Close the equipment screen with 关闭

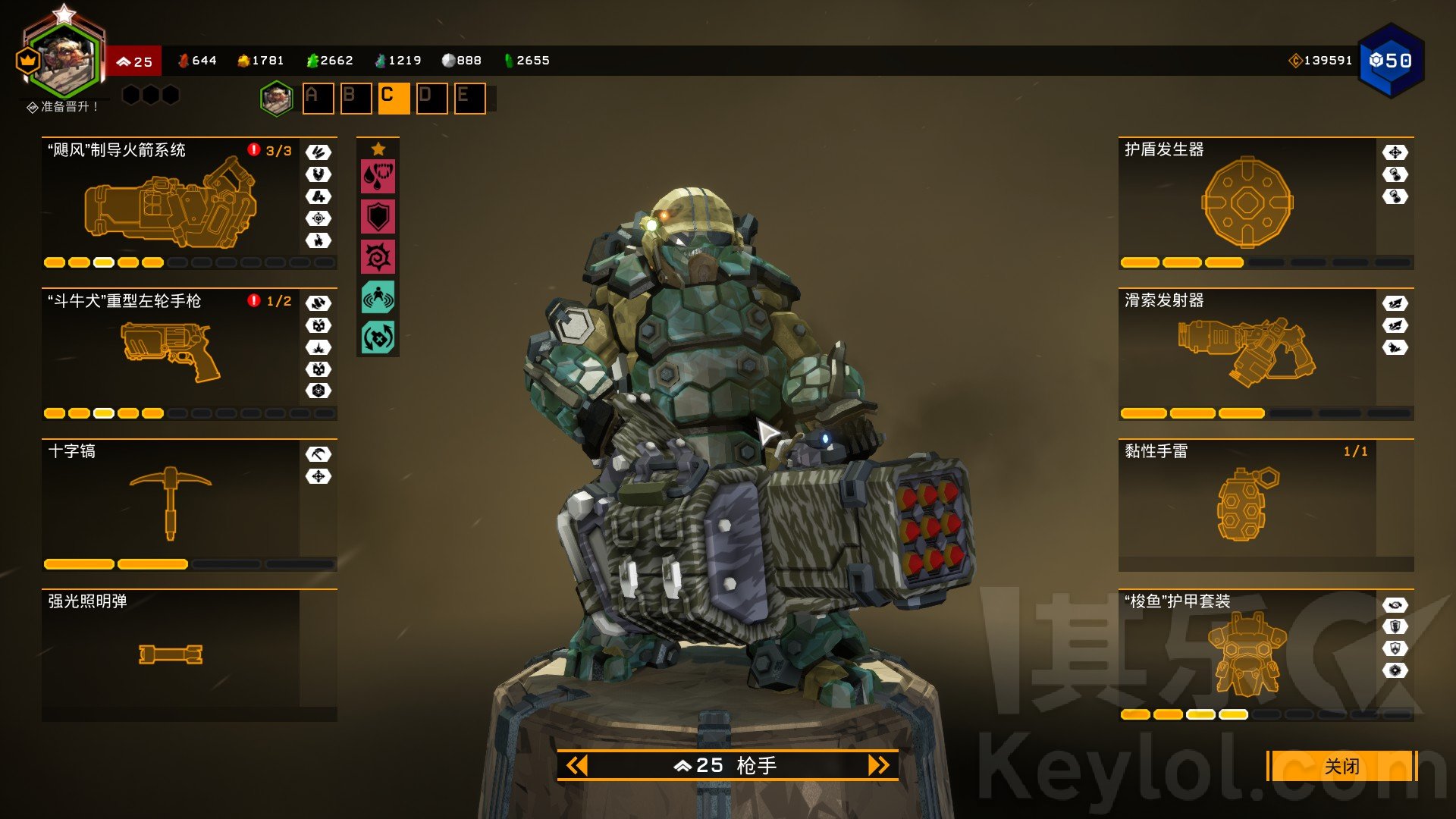click(x=1341, y=766)
